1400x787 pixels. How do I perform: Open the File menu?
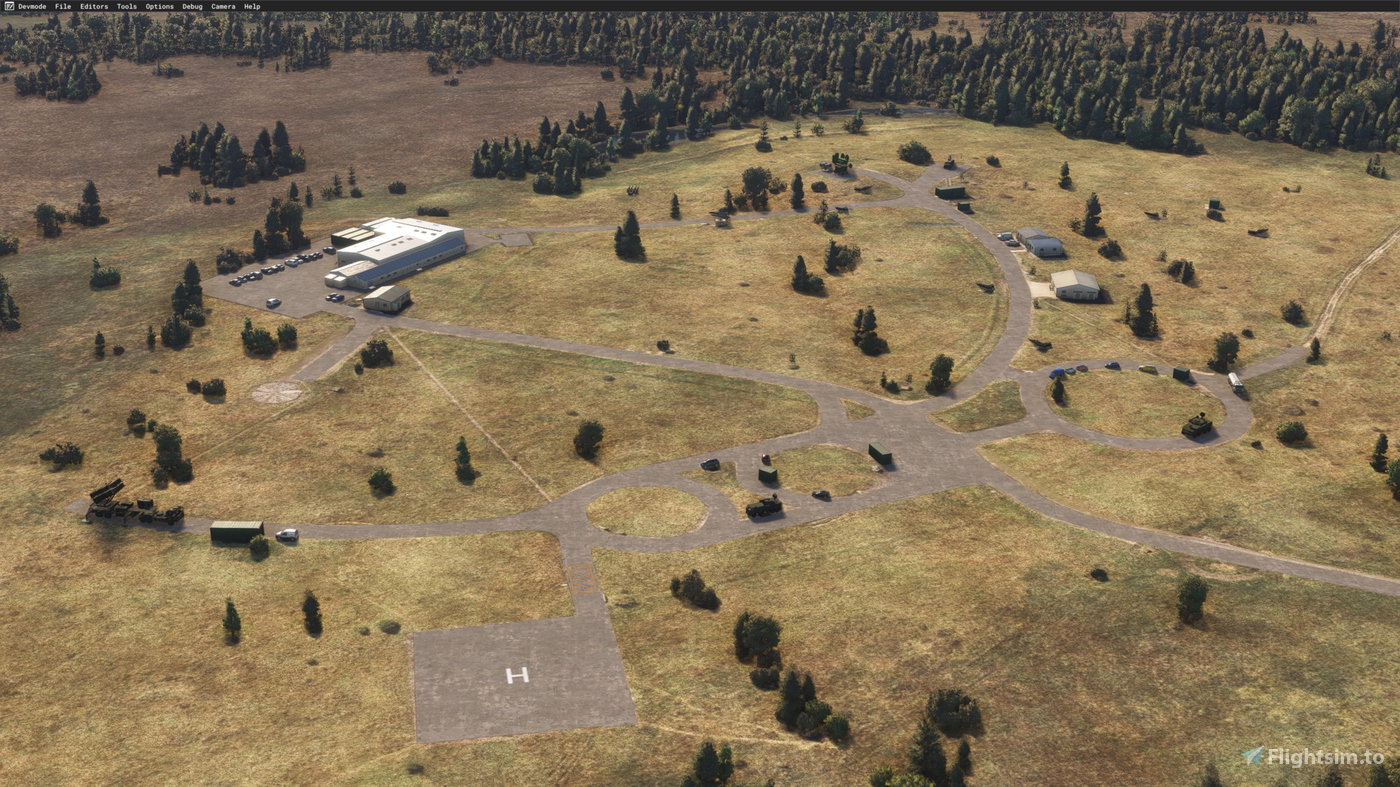tap(61, 6)
